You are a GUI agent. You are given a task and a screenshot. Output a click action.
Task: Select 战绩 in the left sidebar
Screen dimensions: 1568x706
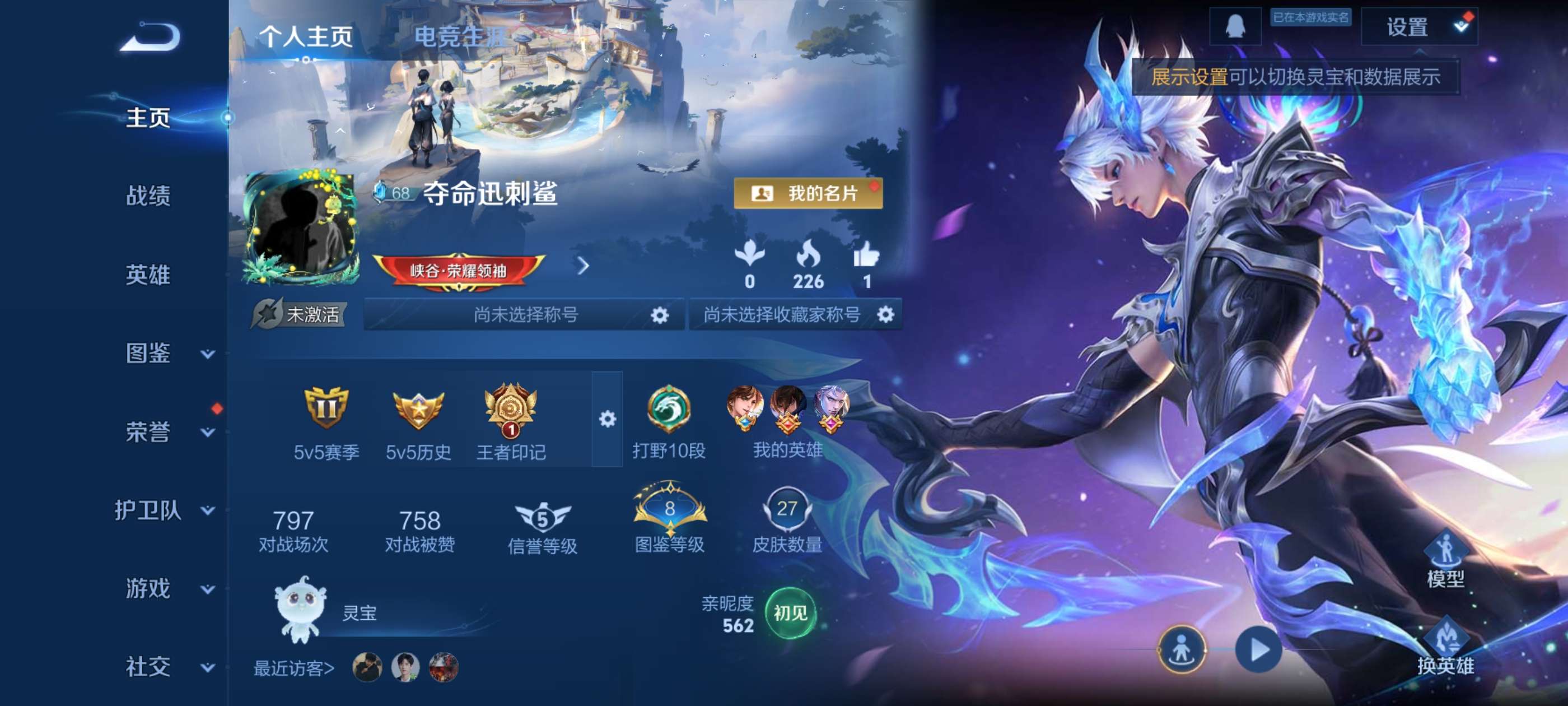pyautogui.click(x=150, y=197)
